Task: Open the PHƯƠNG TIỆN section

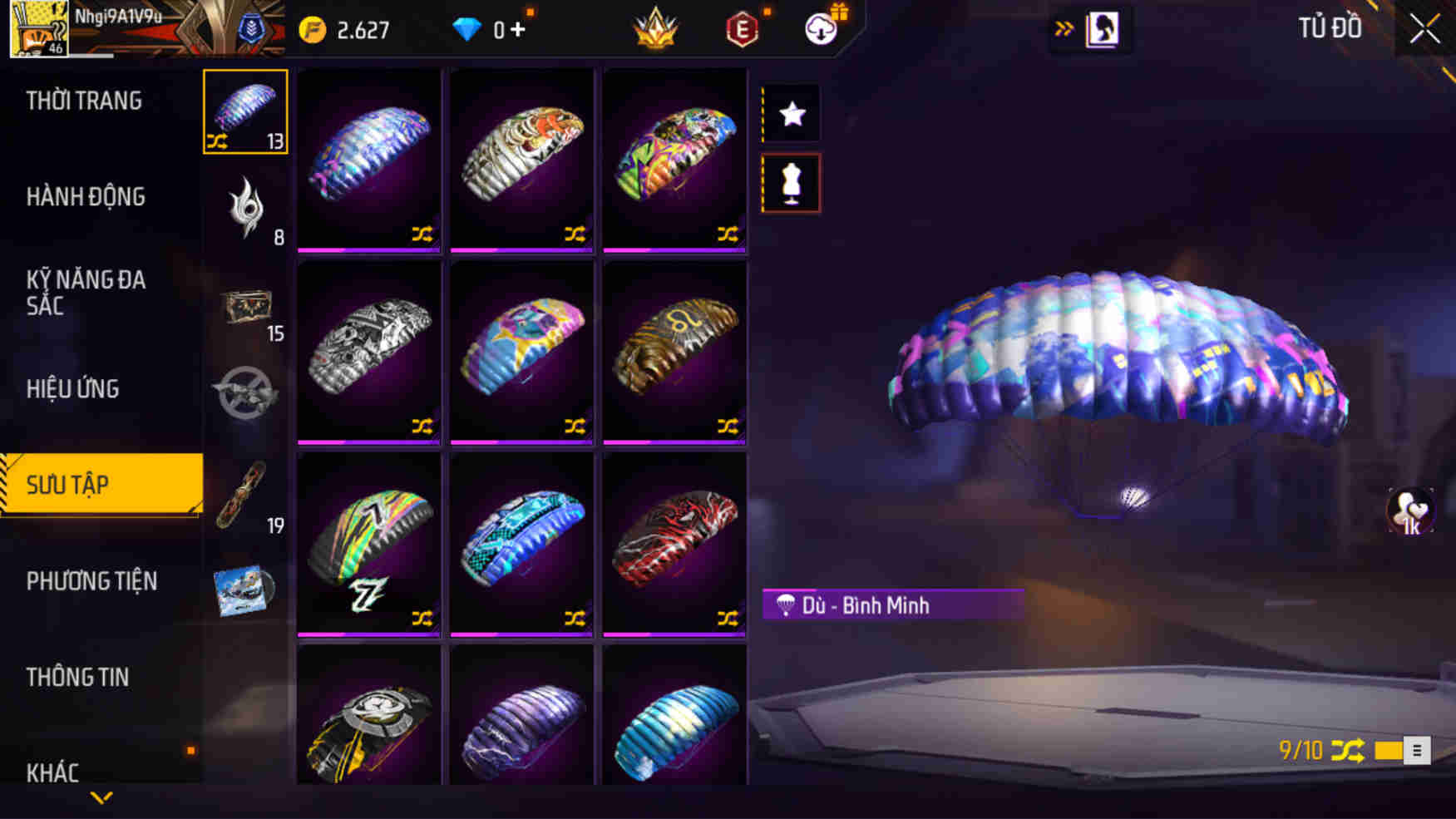Action: click(x=91, y=582)
